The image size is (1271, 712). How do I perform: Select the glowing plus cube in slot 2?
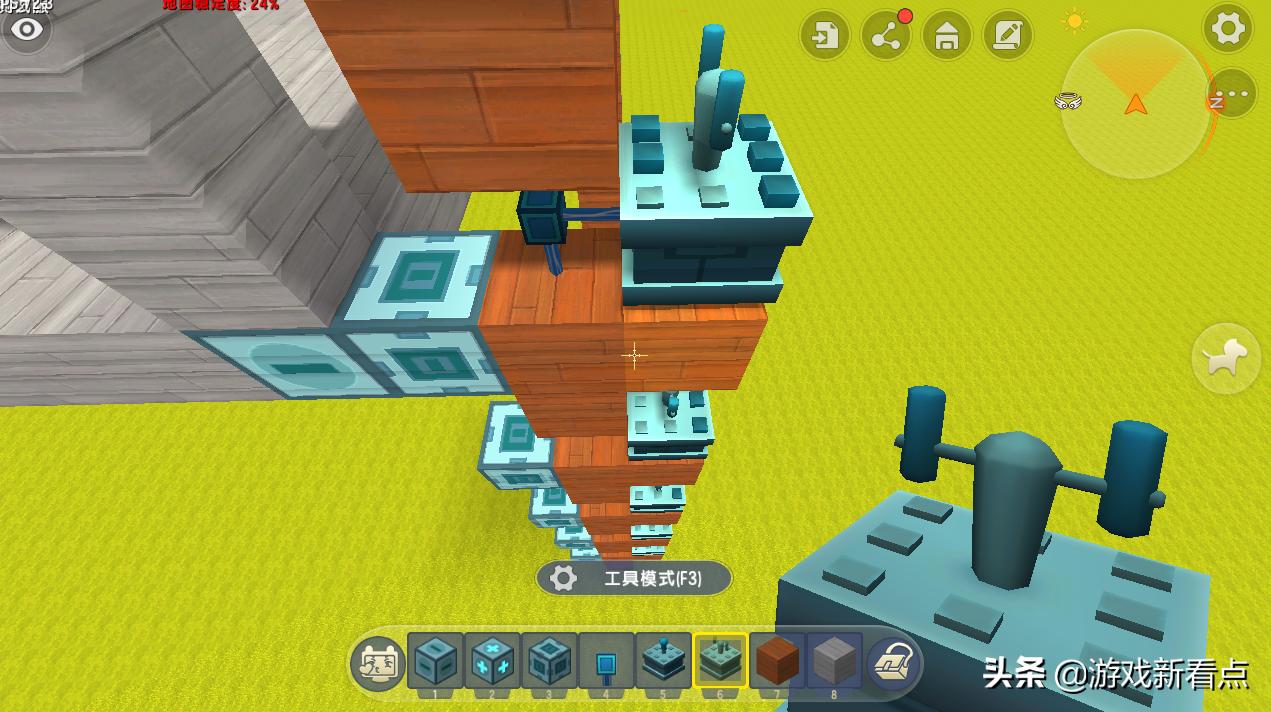(x=493, y=660)
